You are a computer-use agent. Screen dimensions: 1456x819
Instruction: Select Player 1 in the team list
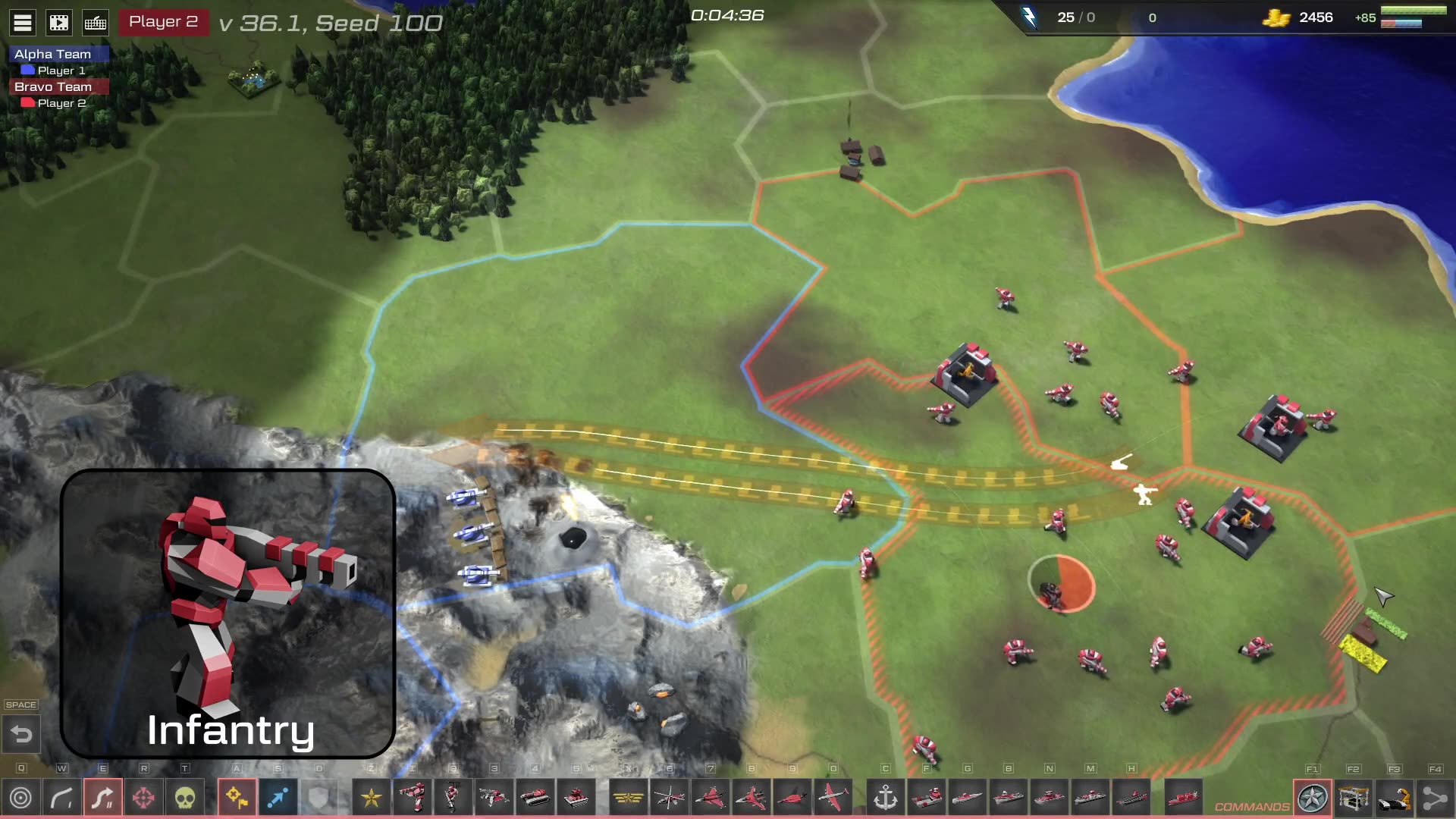(61, 71)
